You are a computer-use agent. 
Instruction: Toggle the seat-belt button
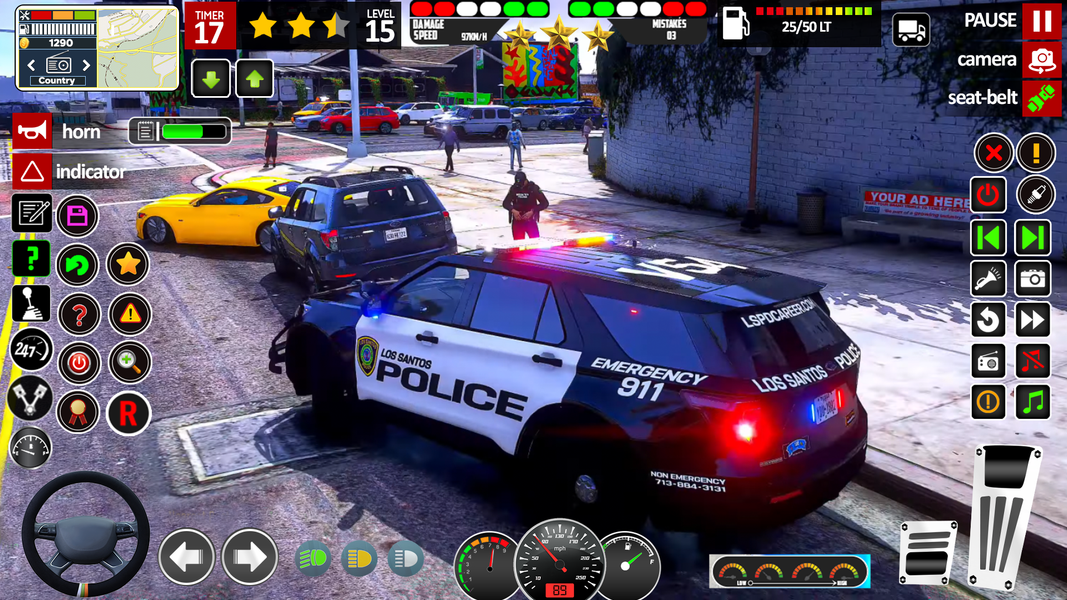tap(1041, 98)
